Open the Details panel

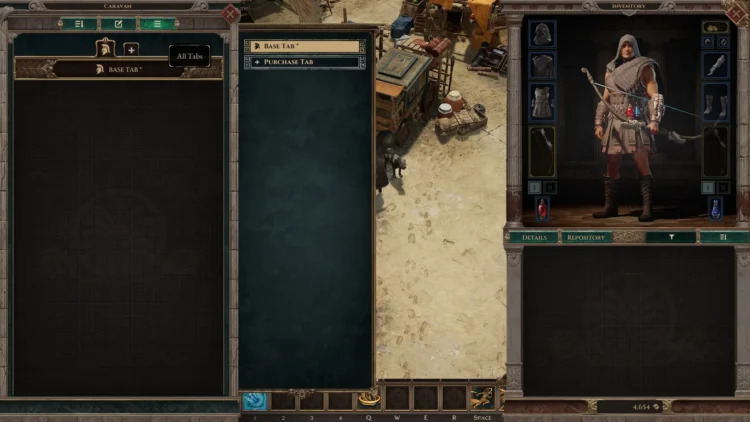point(533,237)
